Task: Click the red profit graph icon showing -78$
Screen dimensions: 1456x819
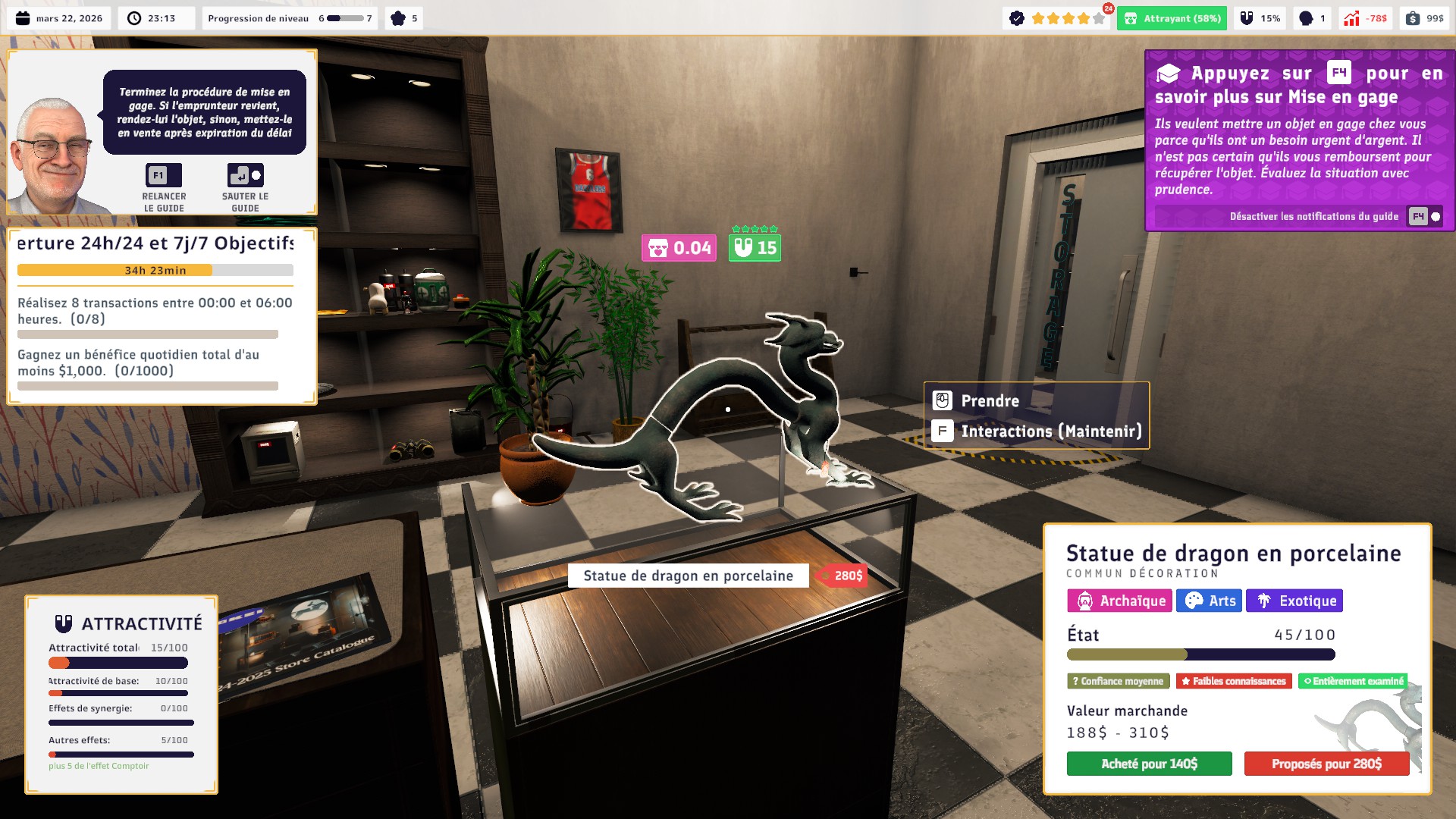Action: (x=1367, y=17)
